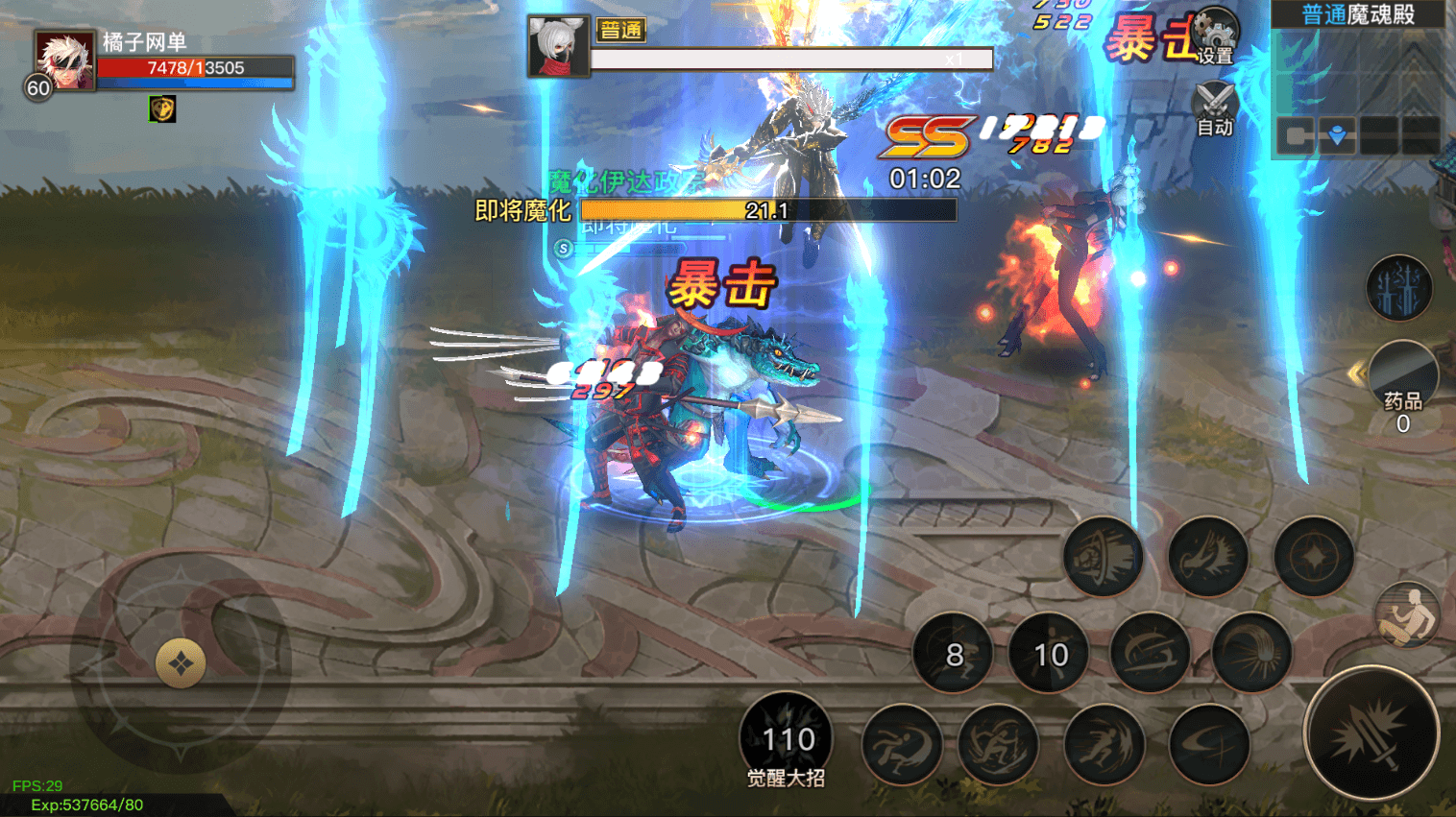
Task: Inspect the gold shield buff icon
Action: (162, 108)
